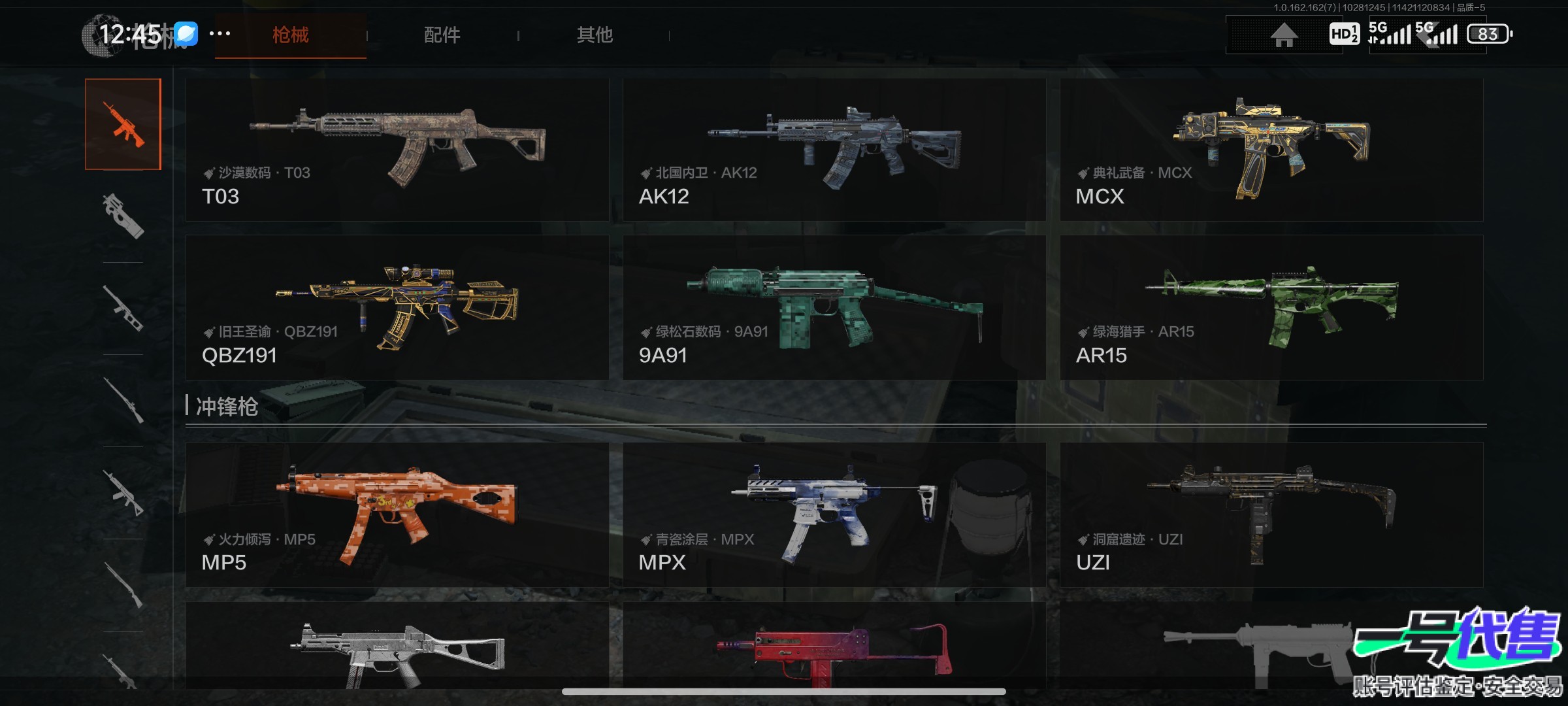Image resolution: width=1568 pixels, height=706 pixels.
Task: Select the 其他 tab
Action: (x=595, y=35)
